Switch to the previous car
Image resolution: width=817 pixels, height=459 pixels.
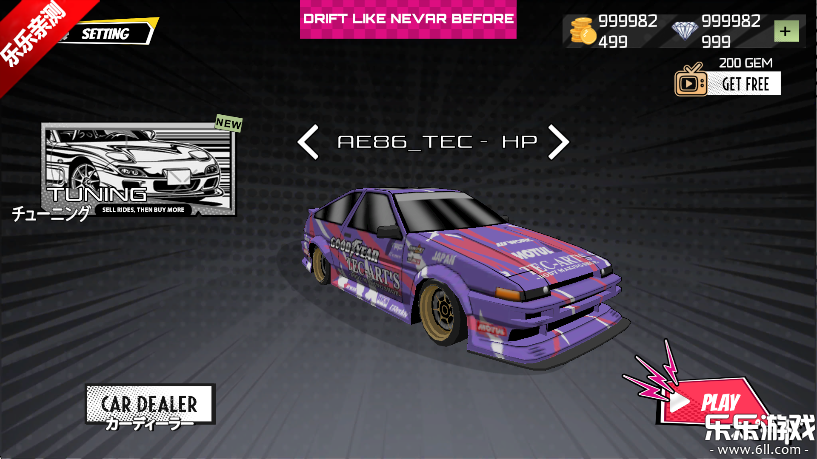(309, 142)
